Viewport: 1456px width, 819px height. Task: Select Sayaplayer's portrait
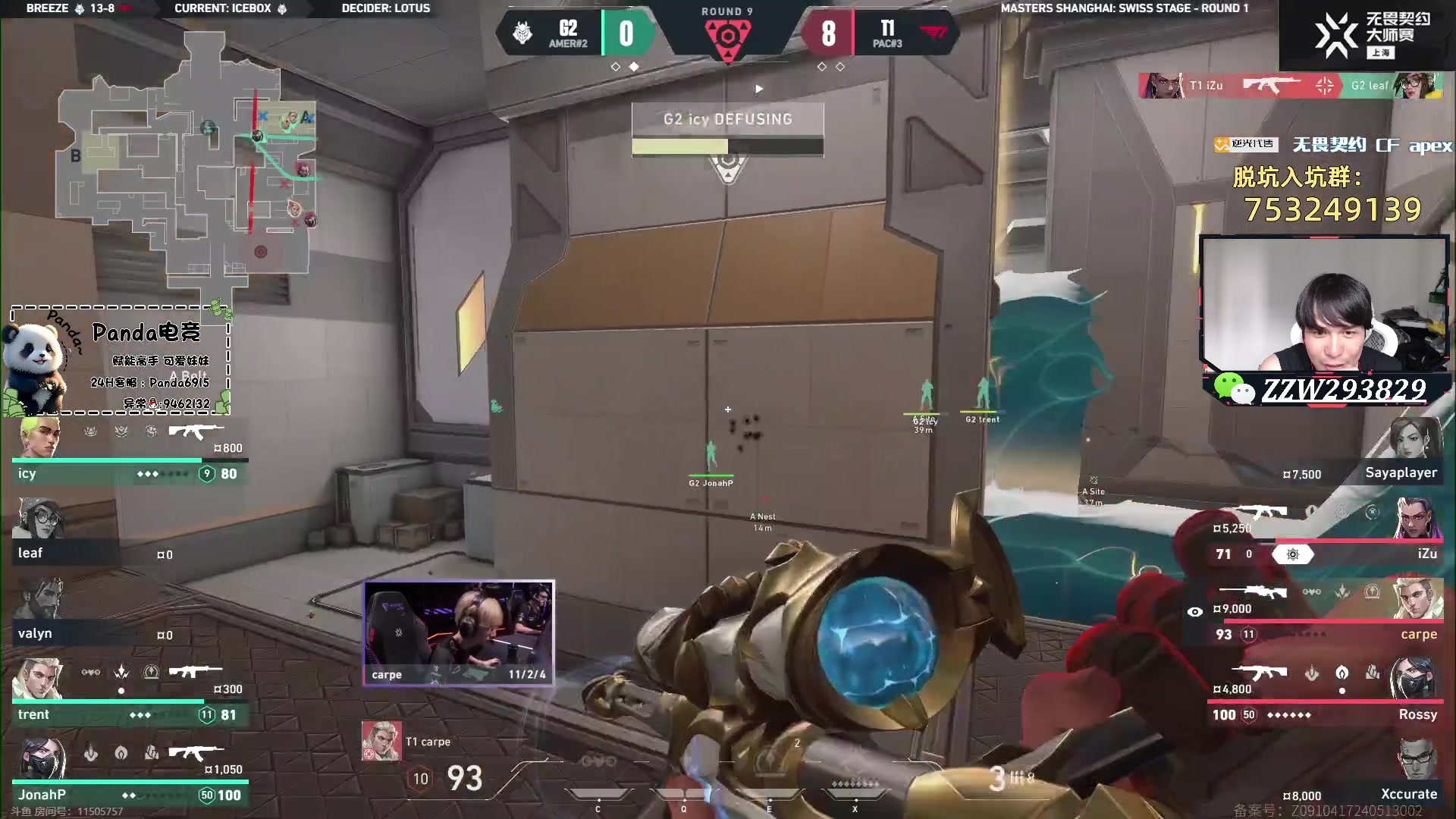[1415, 438]
